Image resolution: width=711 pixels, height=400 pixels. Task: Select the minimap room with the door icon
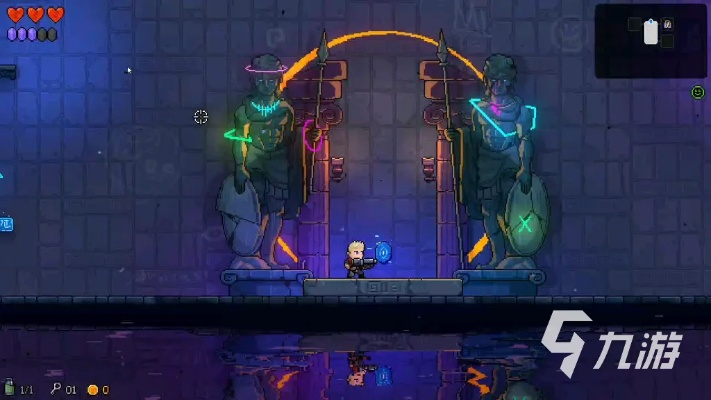668,24
